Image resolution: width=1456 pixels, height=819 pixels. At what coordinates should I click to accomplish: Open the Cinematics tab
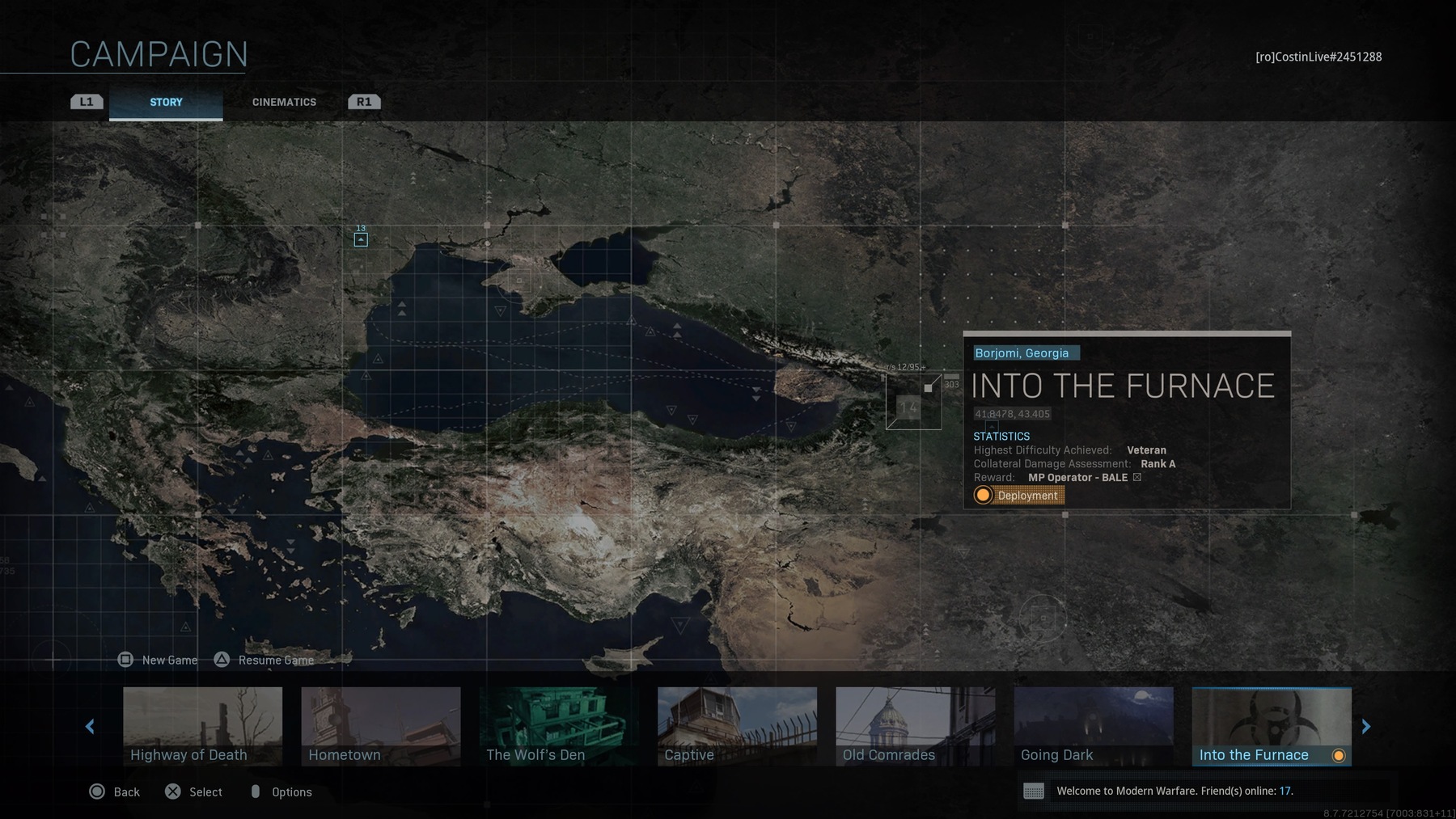[x=284, y=103]
